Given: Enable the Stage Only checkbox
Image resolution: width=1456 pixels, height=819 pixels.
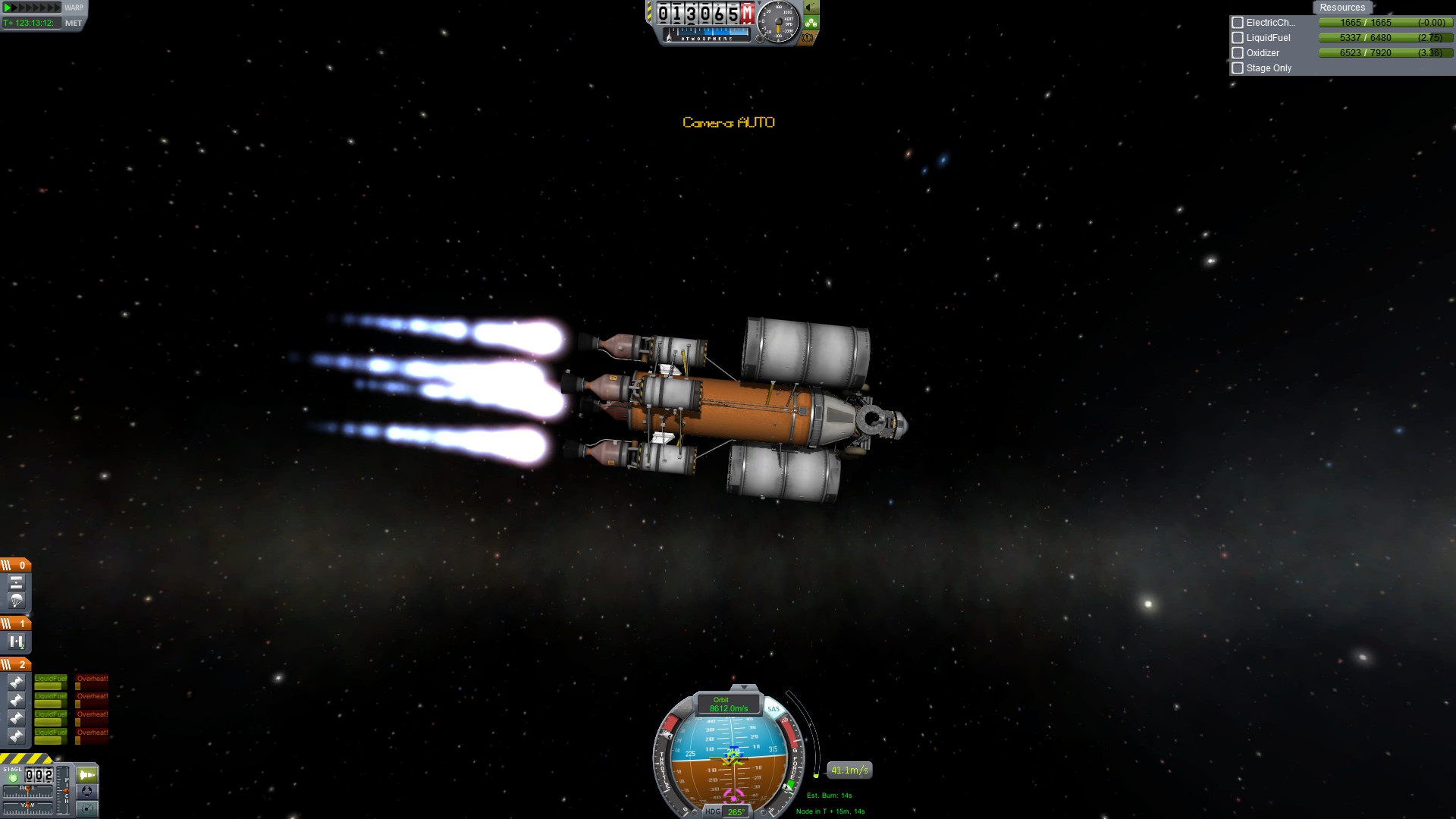Looking at the screenshot, I should [x=1238, y=68].
